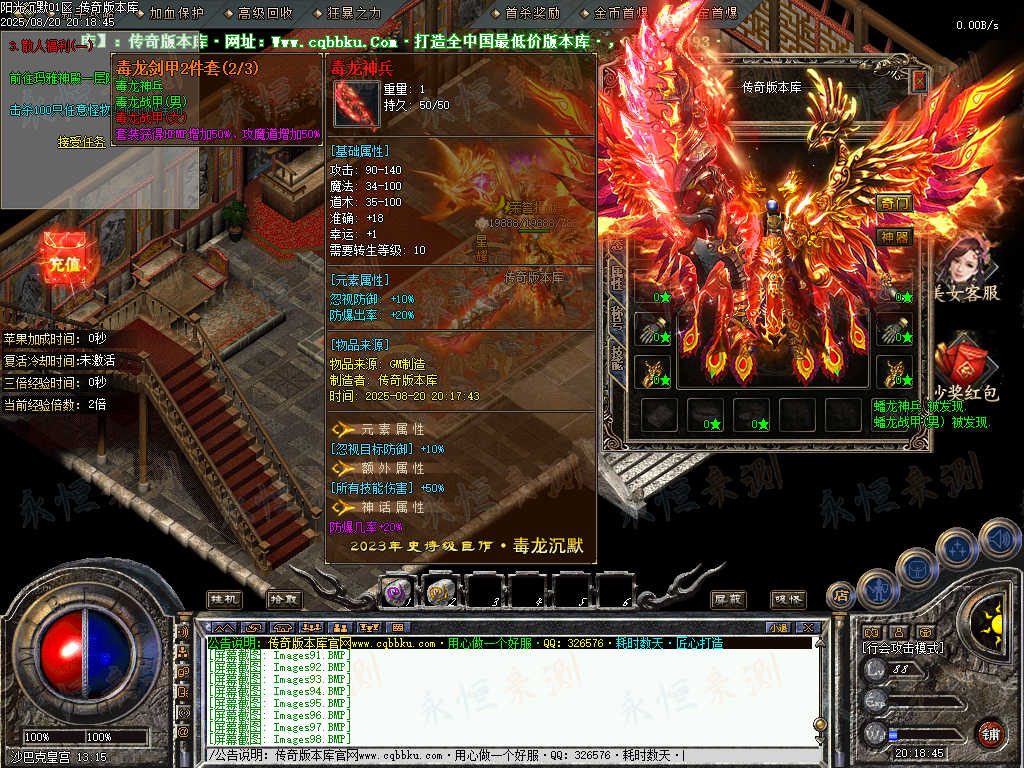Viewport: 1024px width, 768px height.
Task: Close the character equipment panel
Action: pyautogui.click(x=919, y=82)
